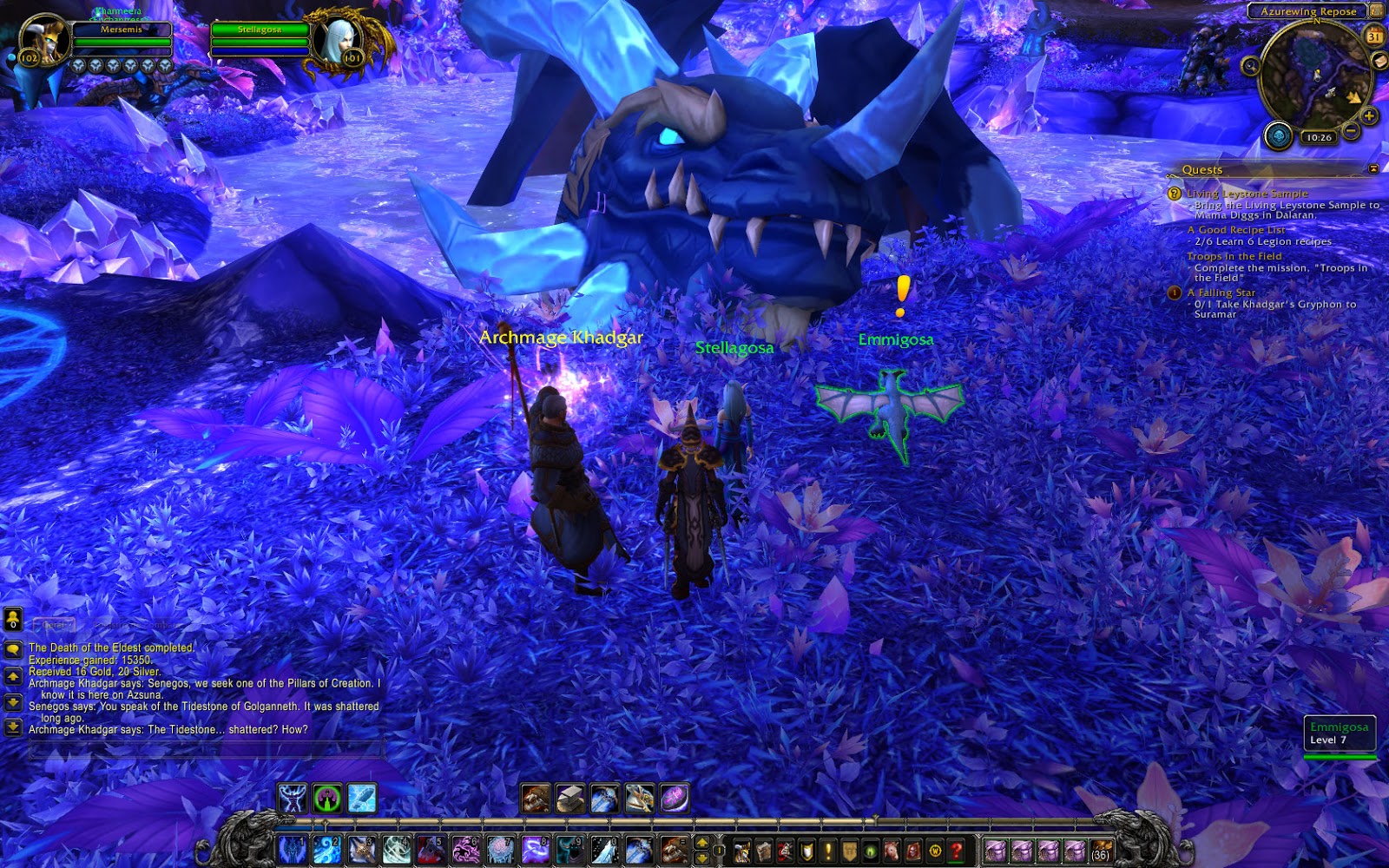Open the backpack showing 36 free slots
The width and height of the screenshot is (1389, 868).
[1100, 851]
